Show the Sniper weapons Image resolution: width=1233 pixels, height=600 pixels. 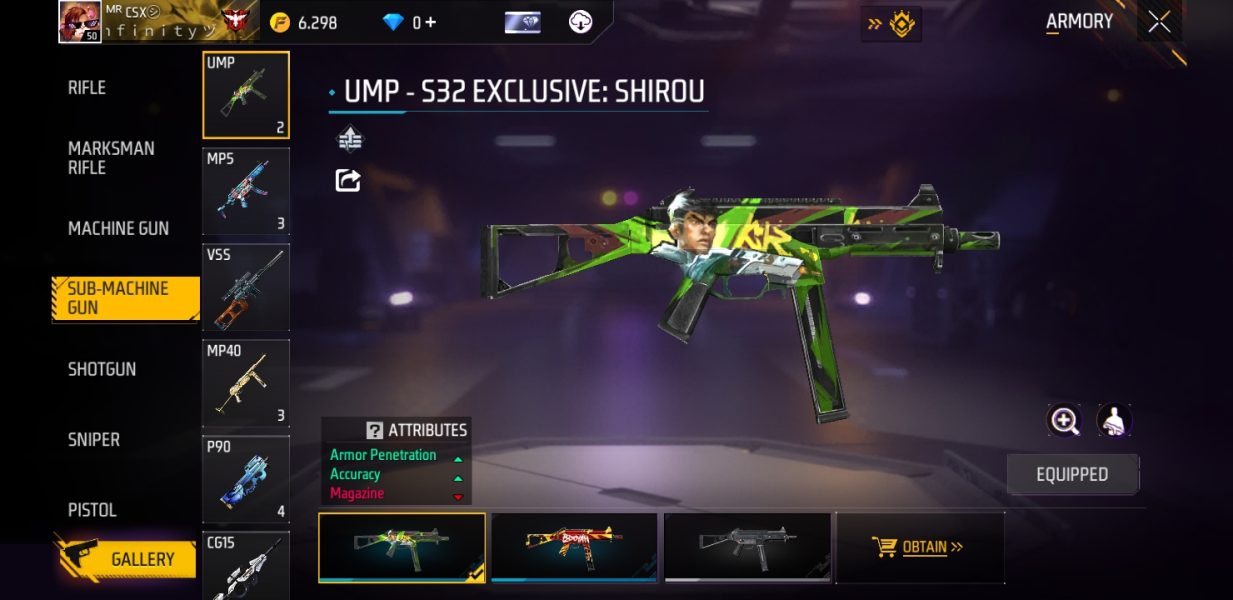click(93, 440)
